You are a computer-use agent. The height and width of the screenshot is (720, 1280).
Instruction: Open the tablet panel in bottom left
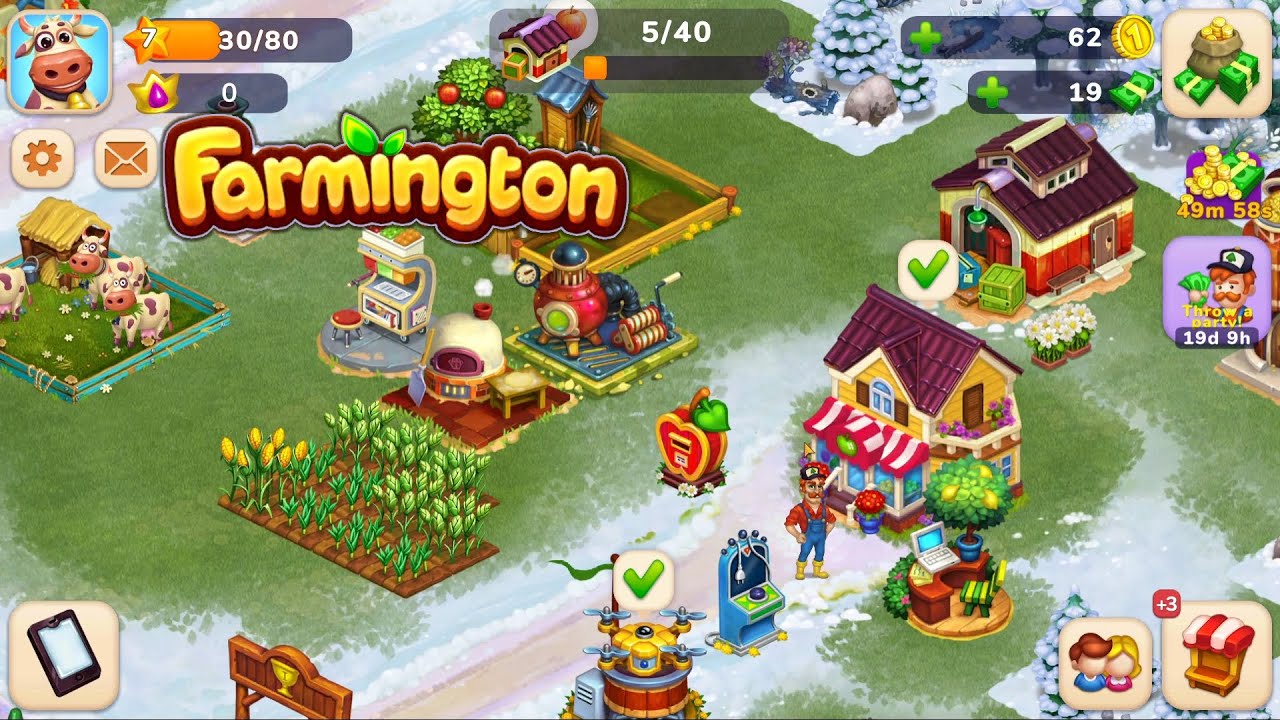(x=65, y=655)
